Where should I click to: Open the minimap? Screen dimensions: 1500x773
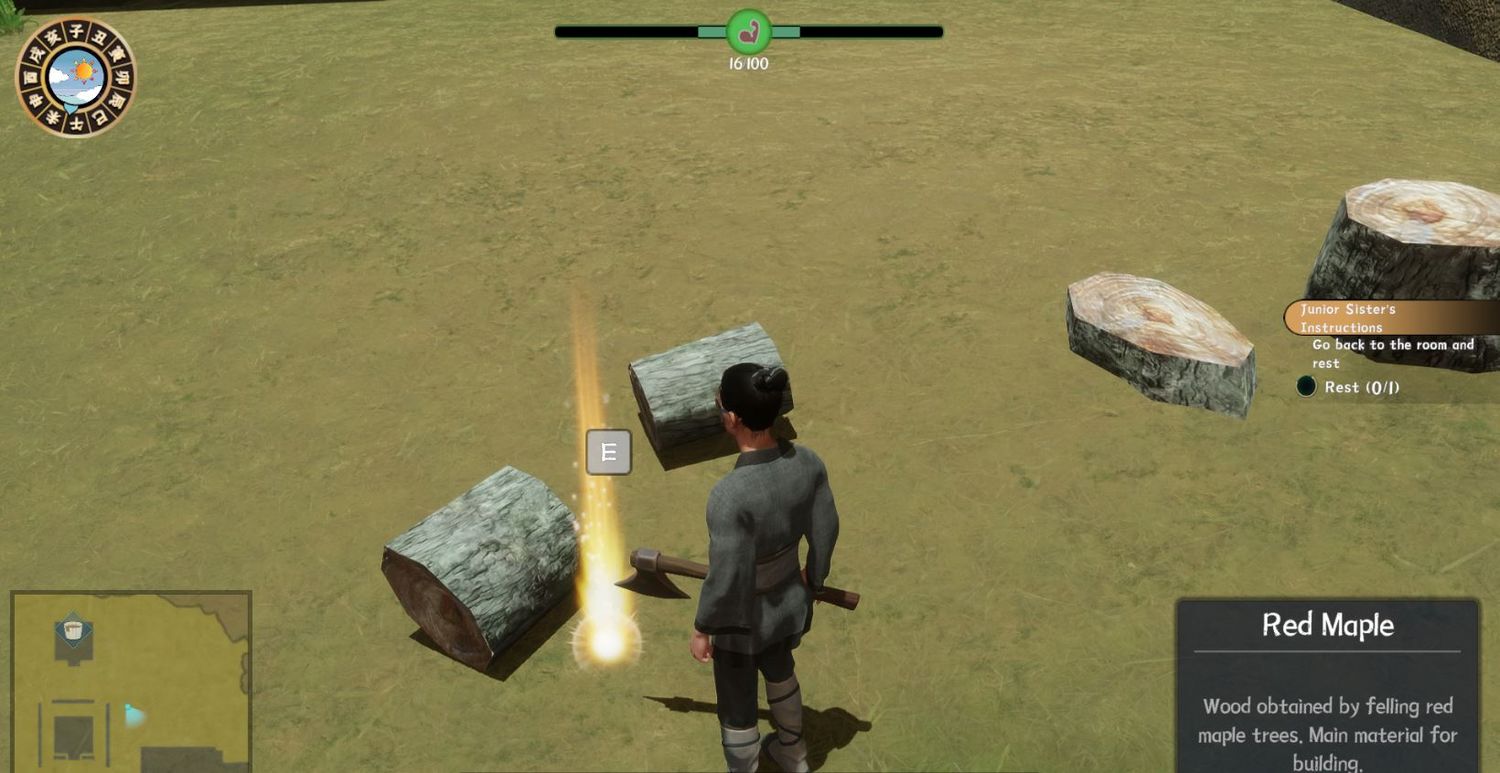[130, 682]
